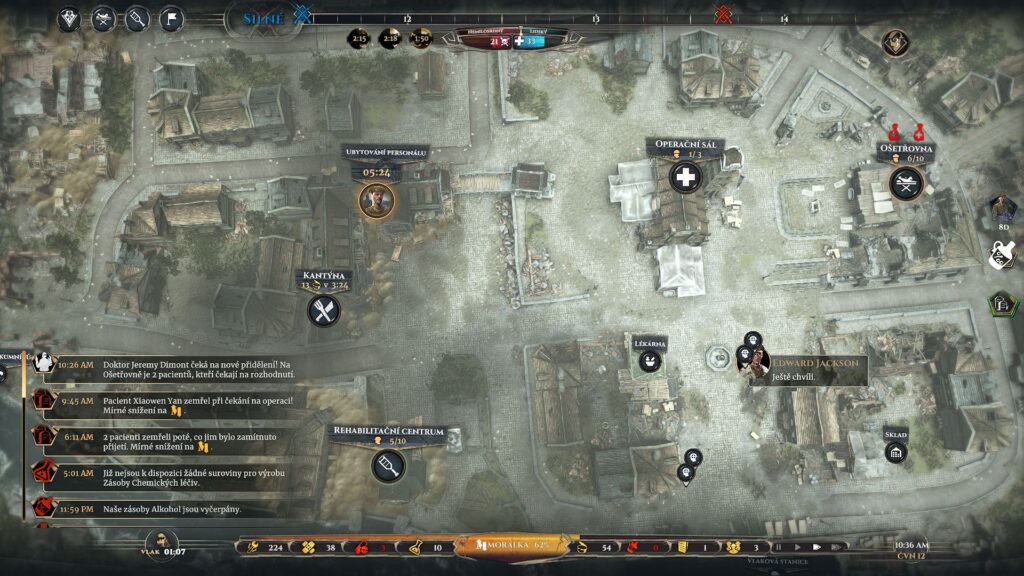Open the syringe menu in top bar

click(x=138, y=19)
